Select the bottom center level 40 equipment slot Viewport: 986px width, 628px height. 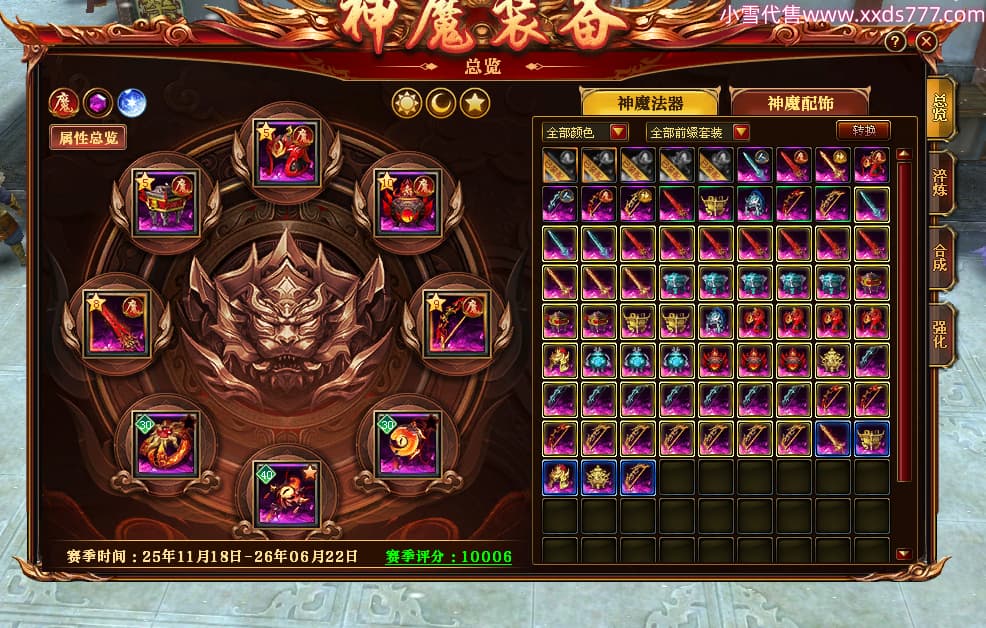[286, 493]
